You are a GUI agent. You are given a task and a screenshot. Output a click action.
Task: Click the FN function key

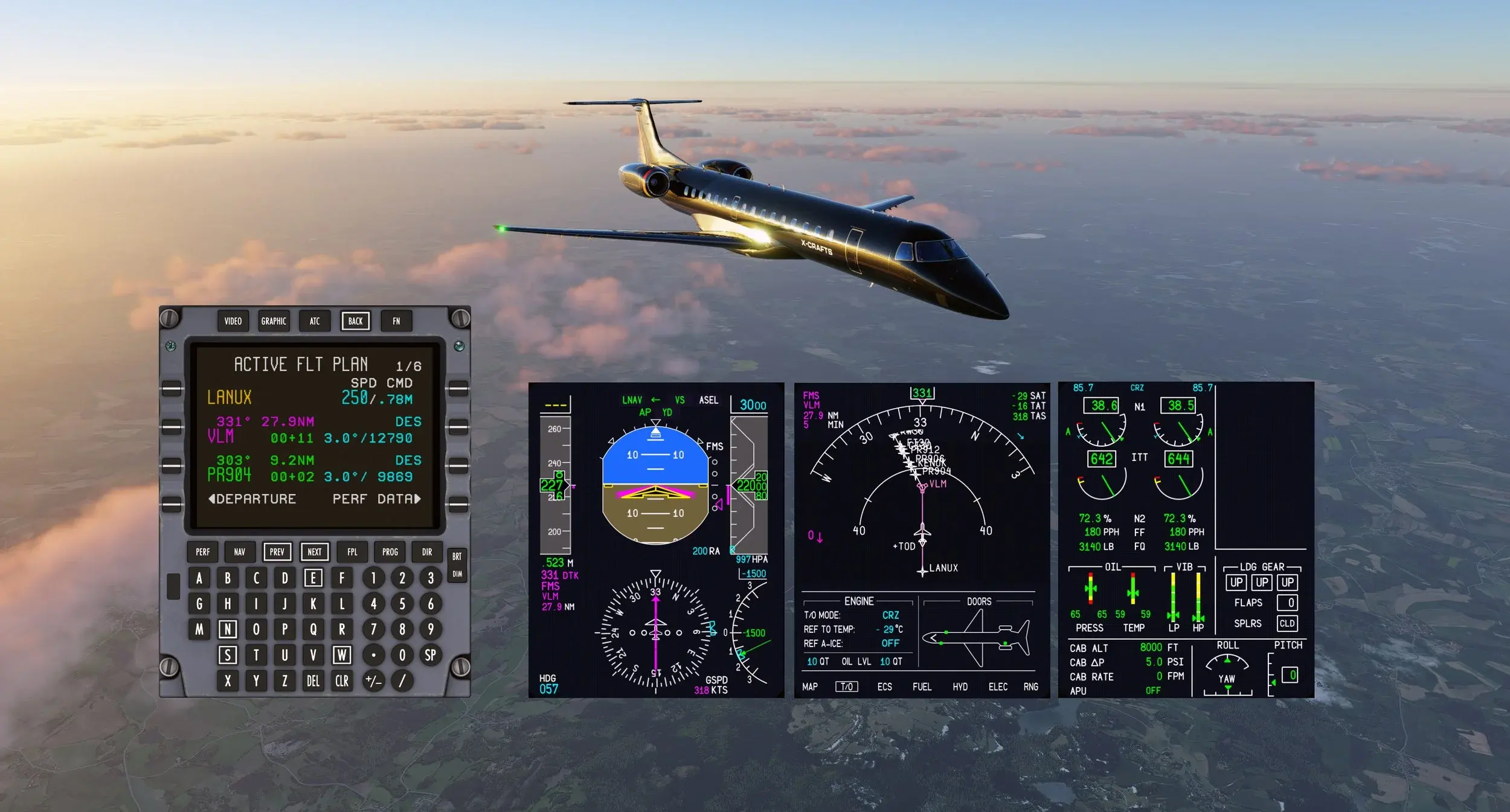pyautogui.click(x=396, y=321)
